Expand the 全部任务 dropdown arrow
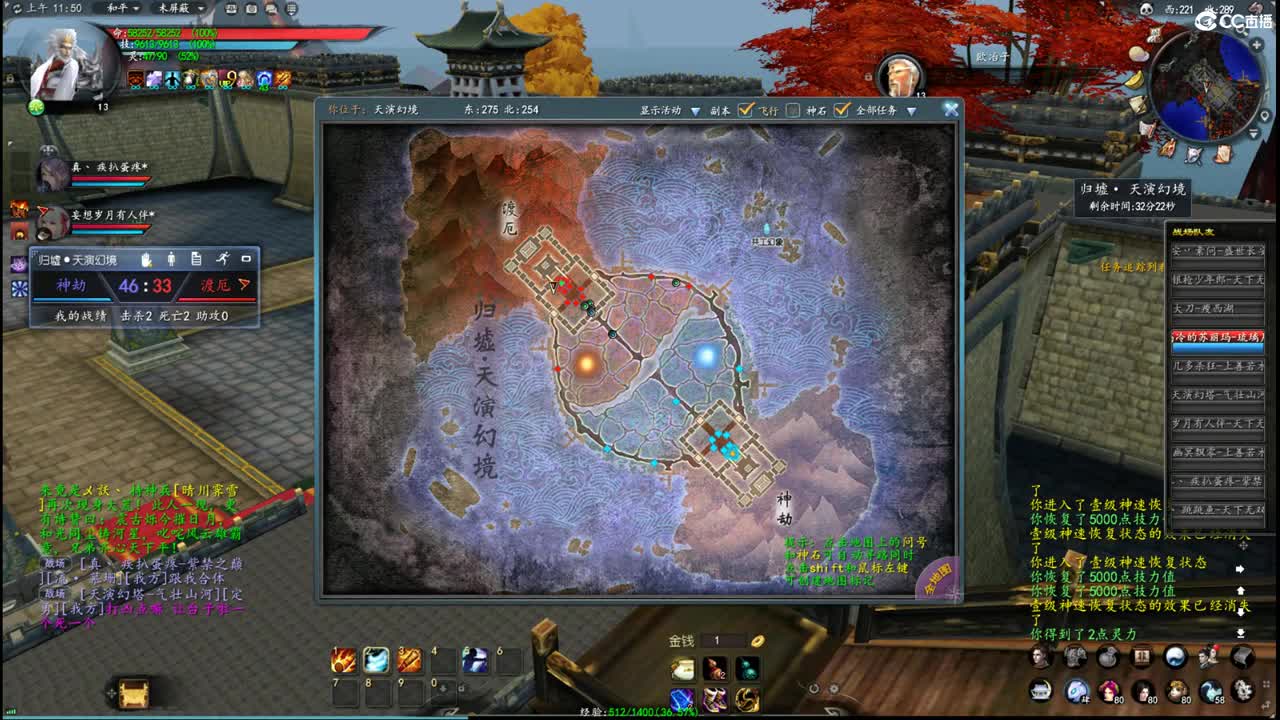The width and height of the screenshot is (1280, 720). pos(910,110)
